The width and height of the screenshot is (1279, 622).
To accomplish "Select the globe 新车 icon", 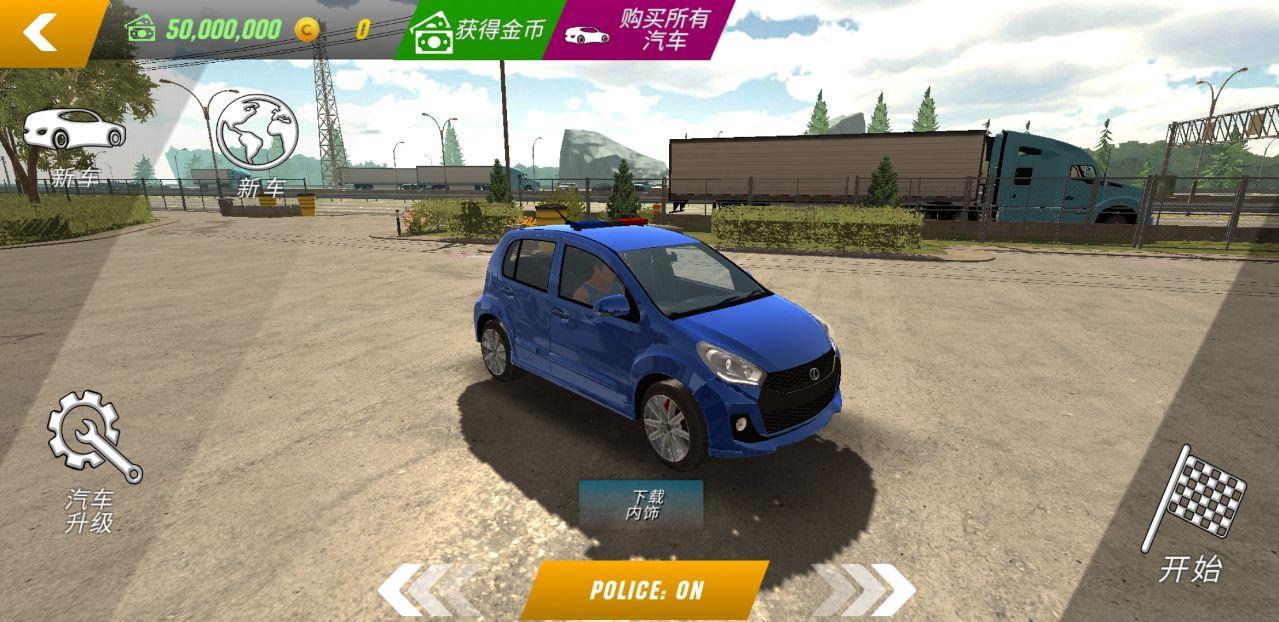I will pyautogui.click(x=258, y=142).
